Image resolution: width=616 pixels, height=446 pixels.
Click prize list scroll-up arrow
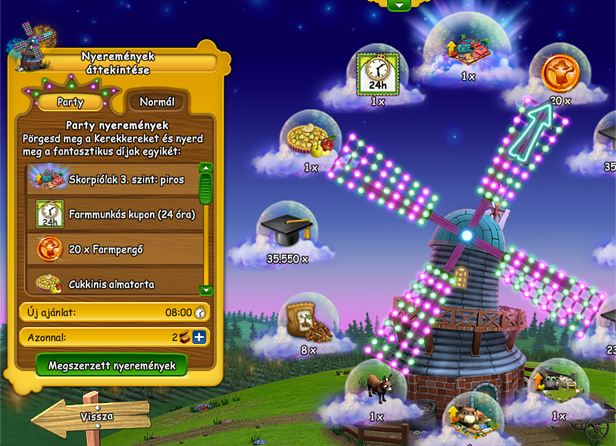click(x=206, y=169)
